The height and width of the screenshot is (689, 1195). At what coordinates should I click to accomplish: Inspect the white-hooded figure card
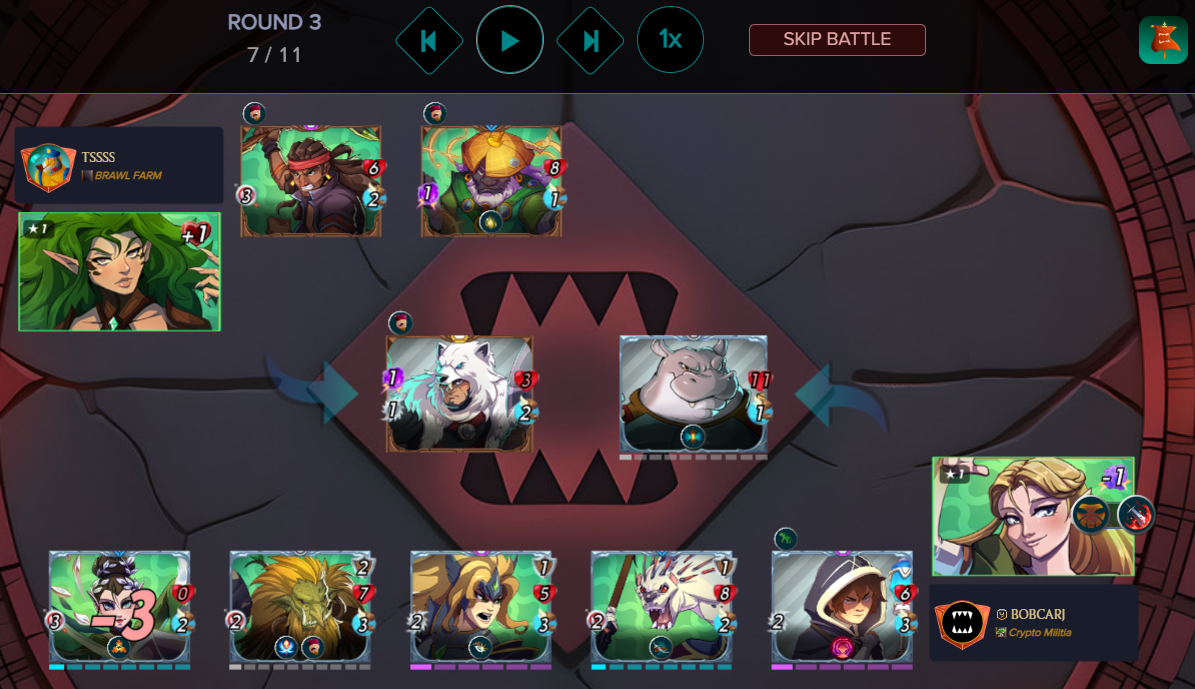[841, 607]
